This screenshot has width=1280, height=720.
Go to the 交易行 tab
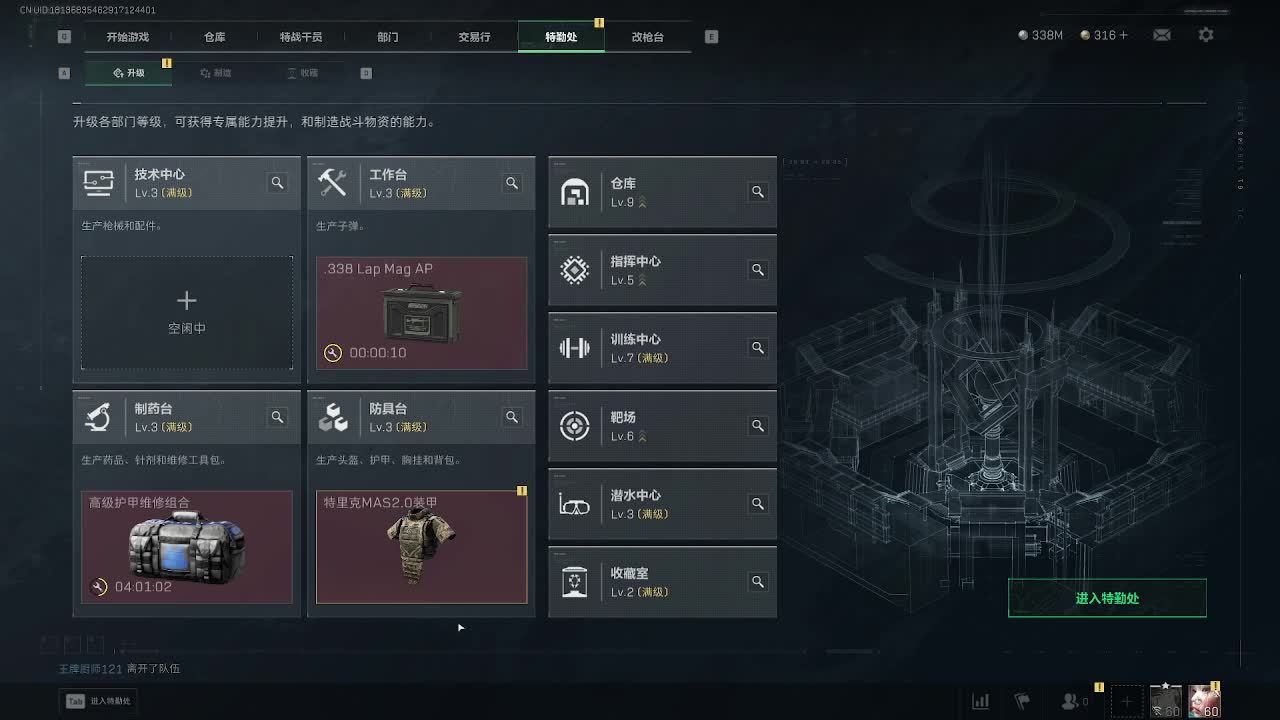click(474, 37)
